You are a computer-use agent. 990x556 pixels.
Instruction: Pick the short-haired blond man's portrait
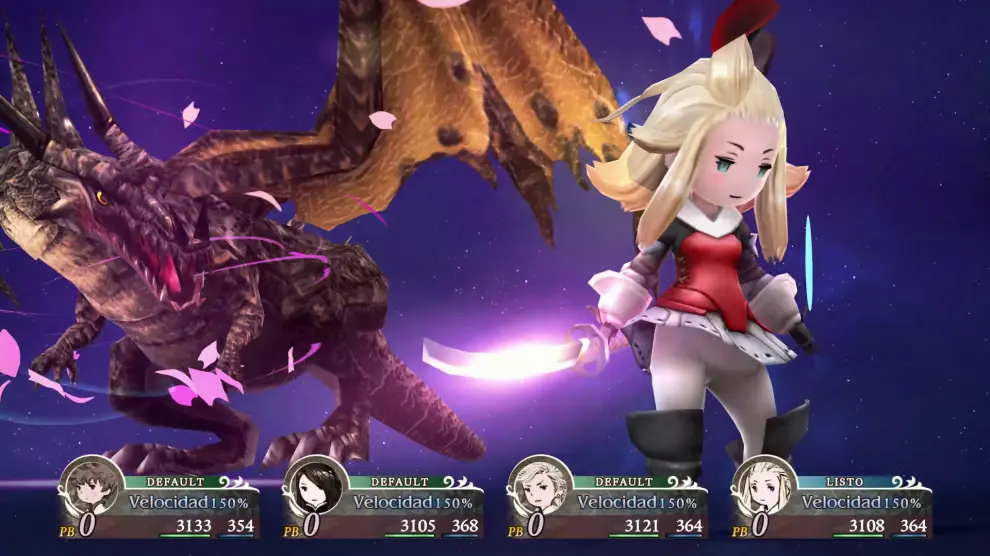[x=541, y=487]
